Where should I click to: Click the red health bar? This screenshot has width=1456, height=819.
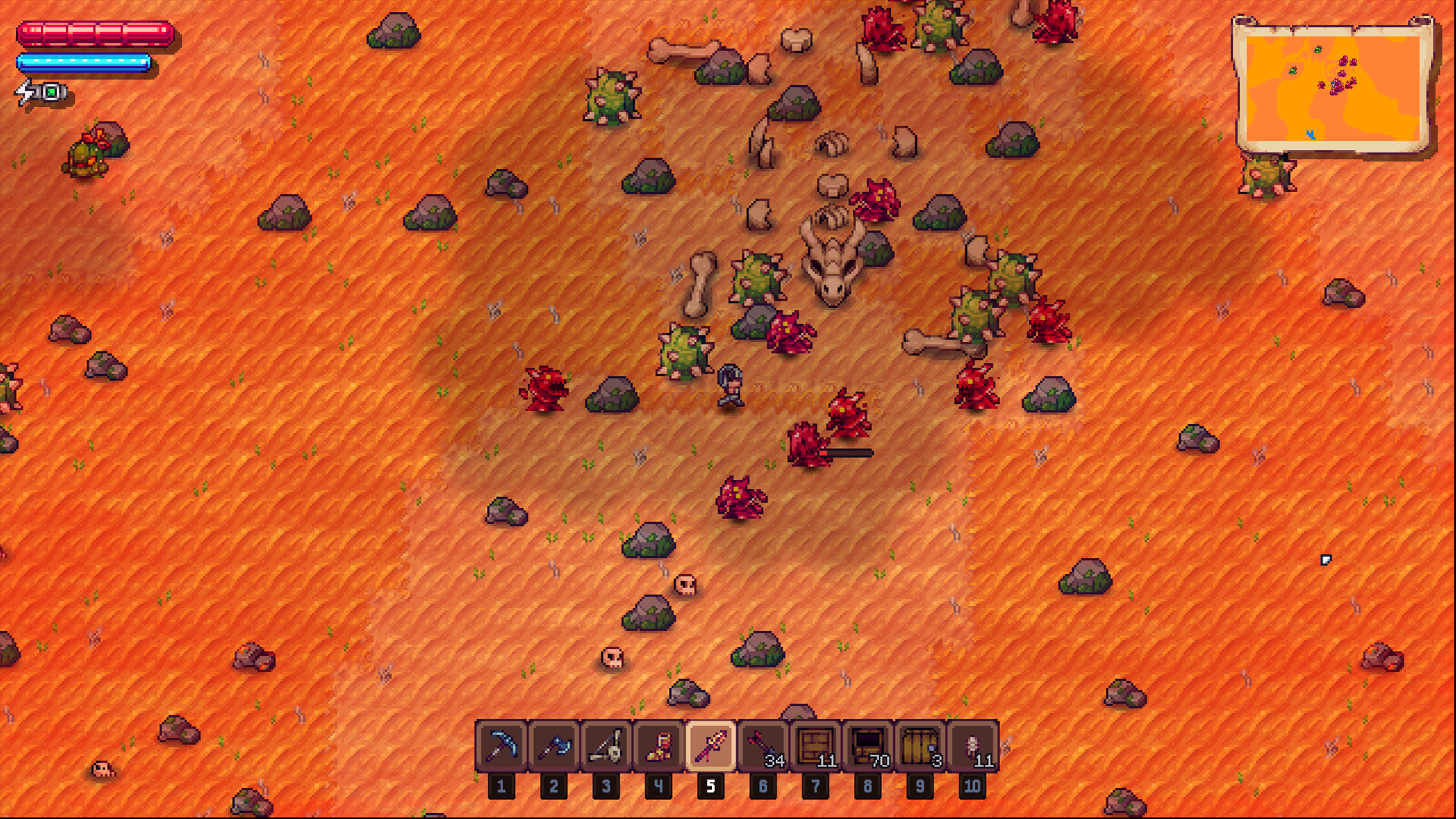click(x=95, y=32)
